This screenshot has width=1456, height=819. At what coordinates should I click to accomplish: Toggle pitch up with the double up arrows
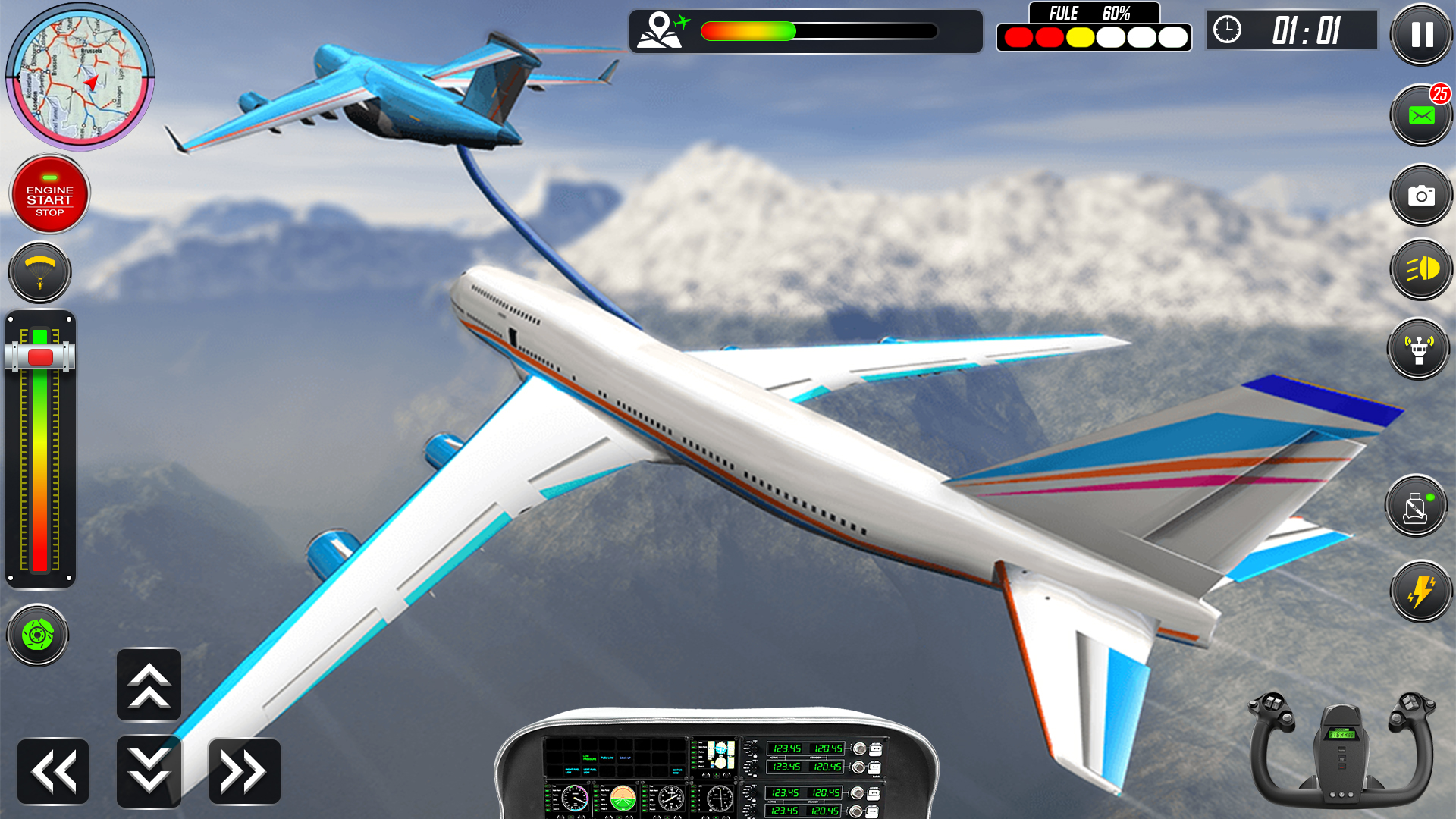149,685
